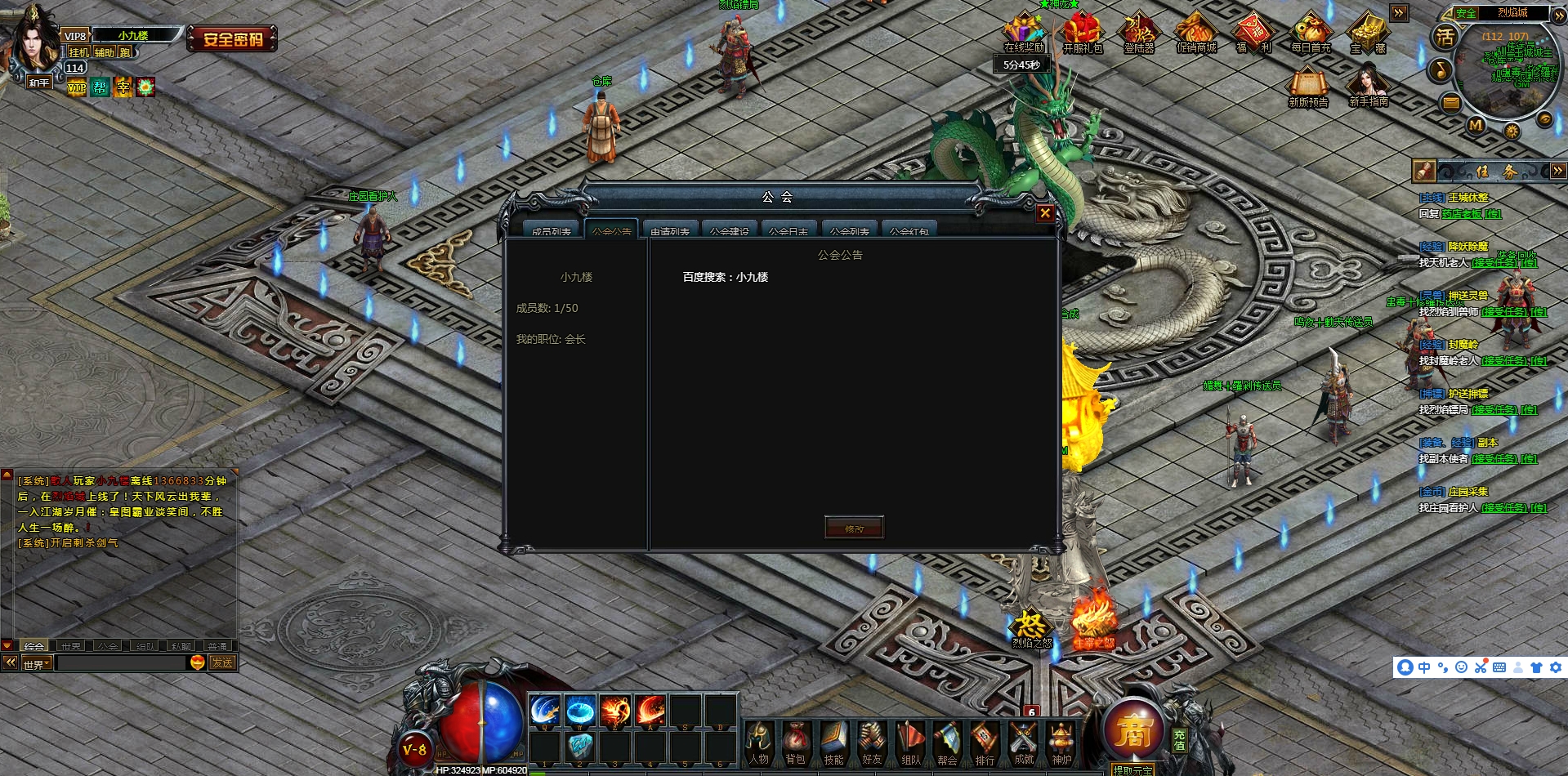Click the 发送 chat send button
The image size is (1568, 776).
point(222,662)
